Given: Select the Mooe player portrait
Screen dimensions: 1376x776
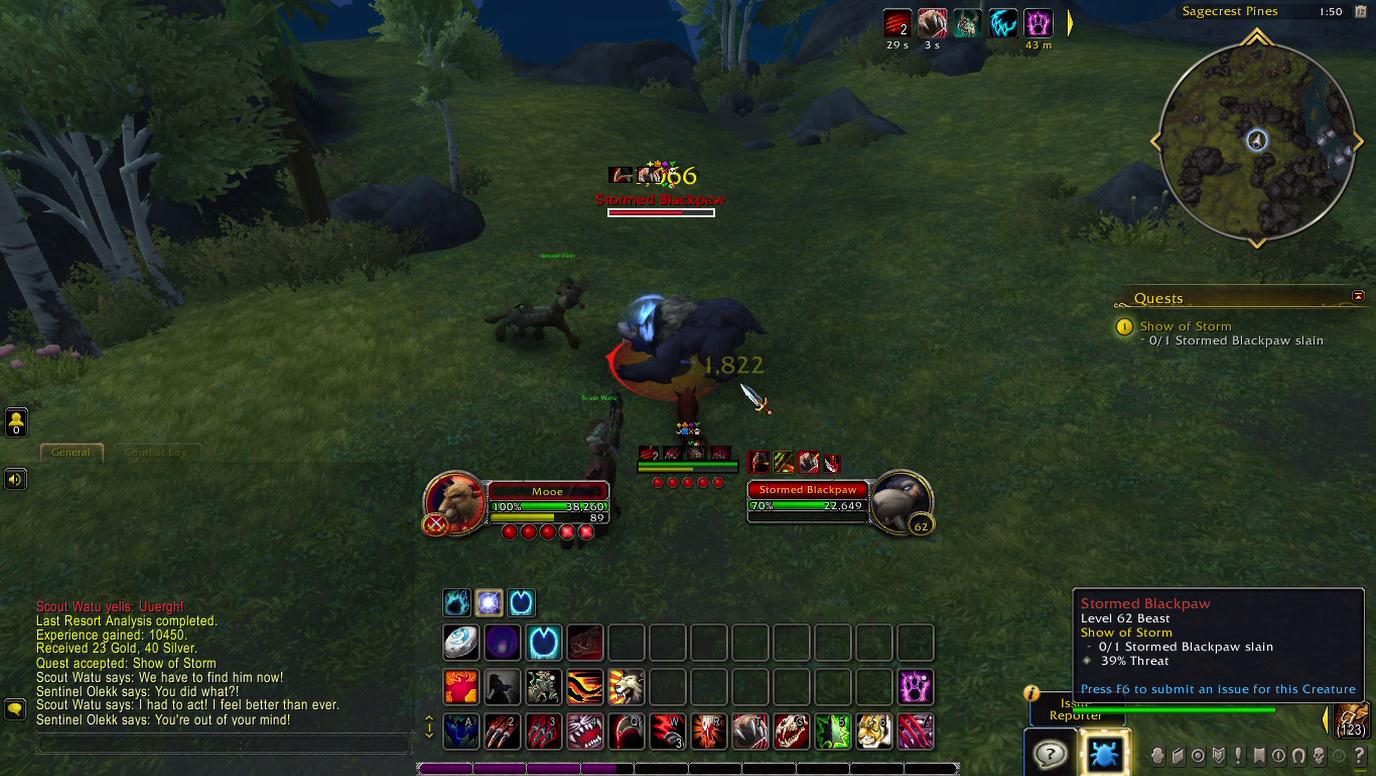Looking at the screenshot, I should pos(456,499).
